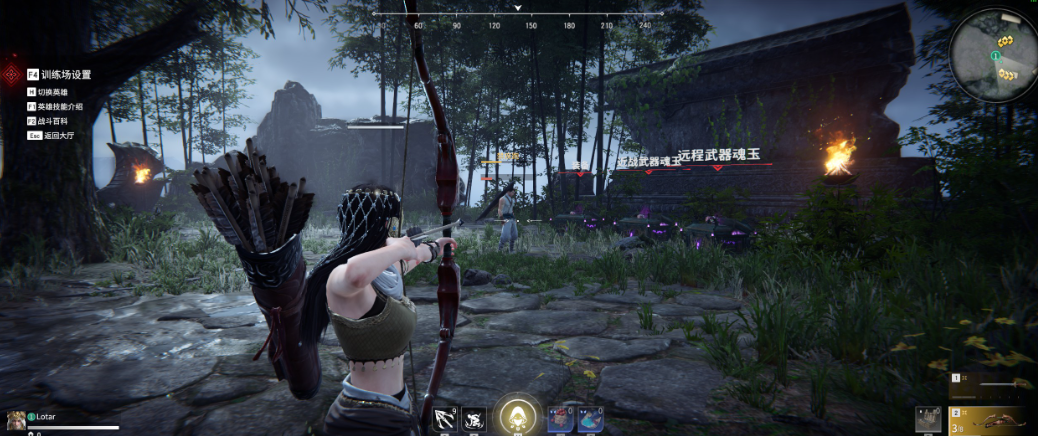1038x436 pixels.
Task: Select the highlighted bow weapon slot
Action: pyautogui.click(x=997, y=420)
